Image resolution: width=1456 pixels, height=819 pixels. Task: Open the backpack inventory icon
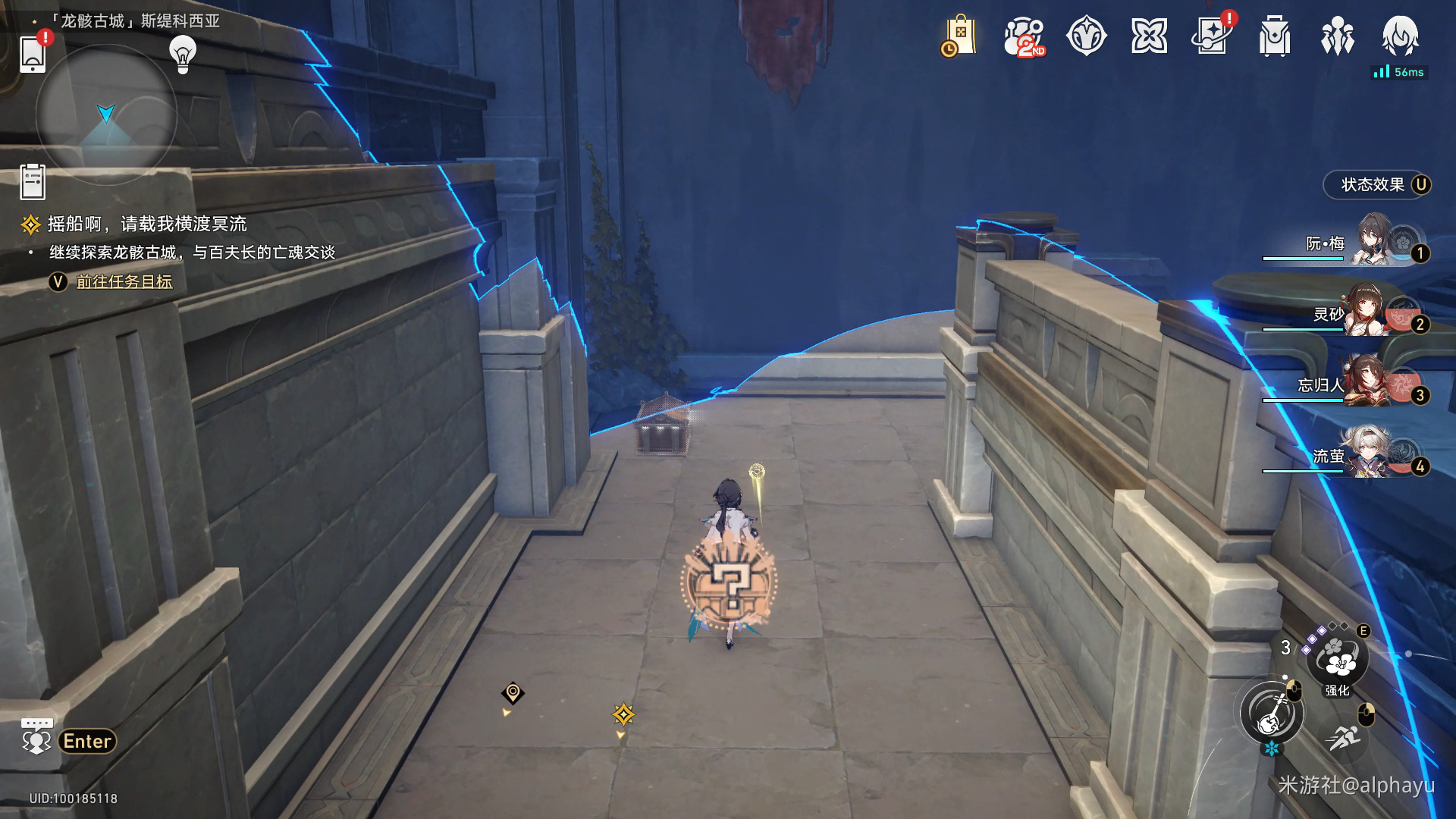click(x=1275, y=36)
